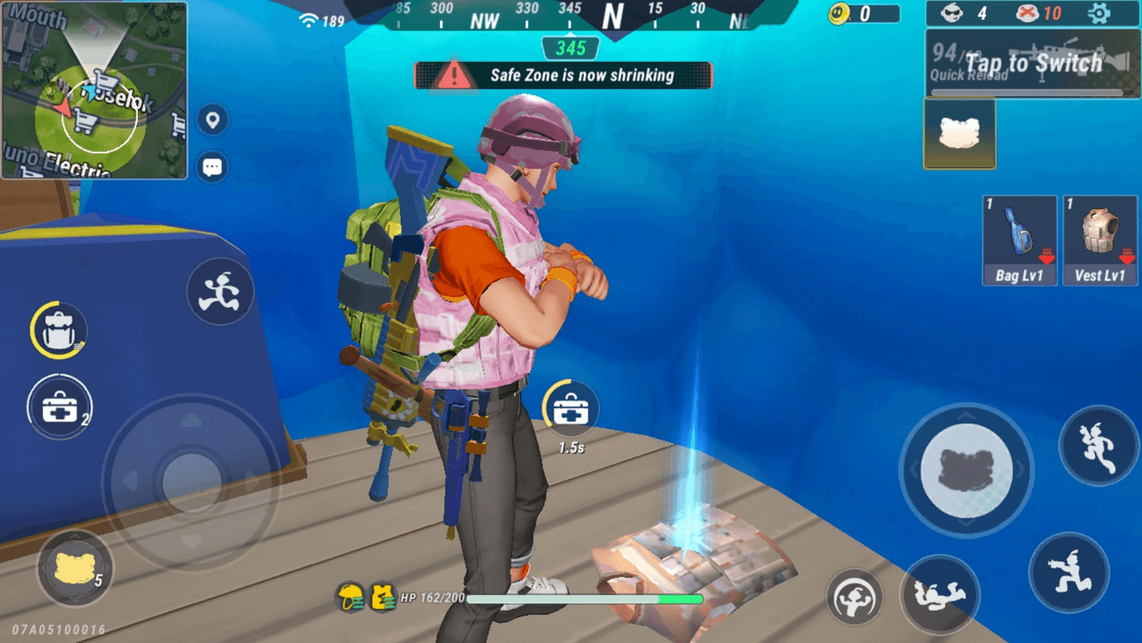Open the chat bubble button
The image size is (1142, 643).
coord(212,167)
